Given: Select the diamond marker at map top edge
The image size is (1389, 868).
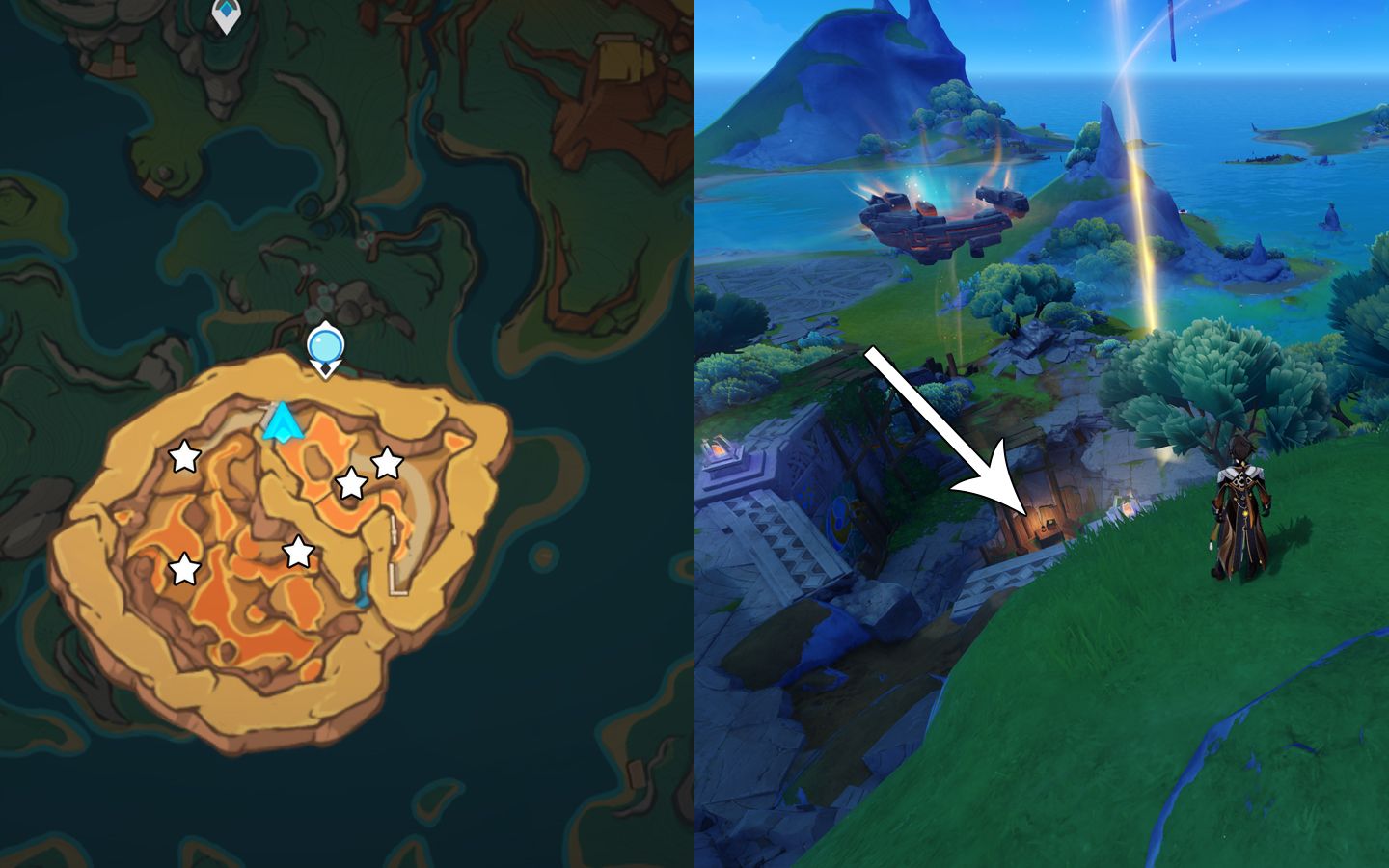Looking at the screenshot, I should pos(229,8).
